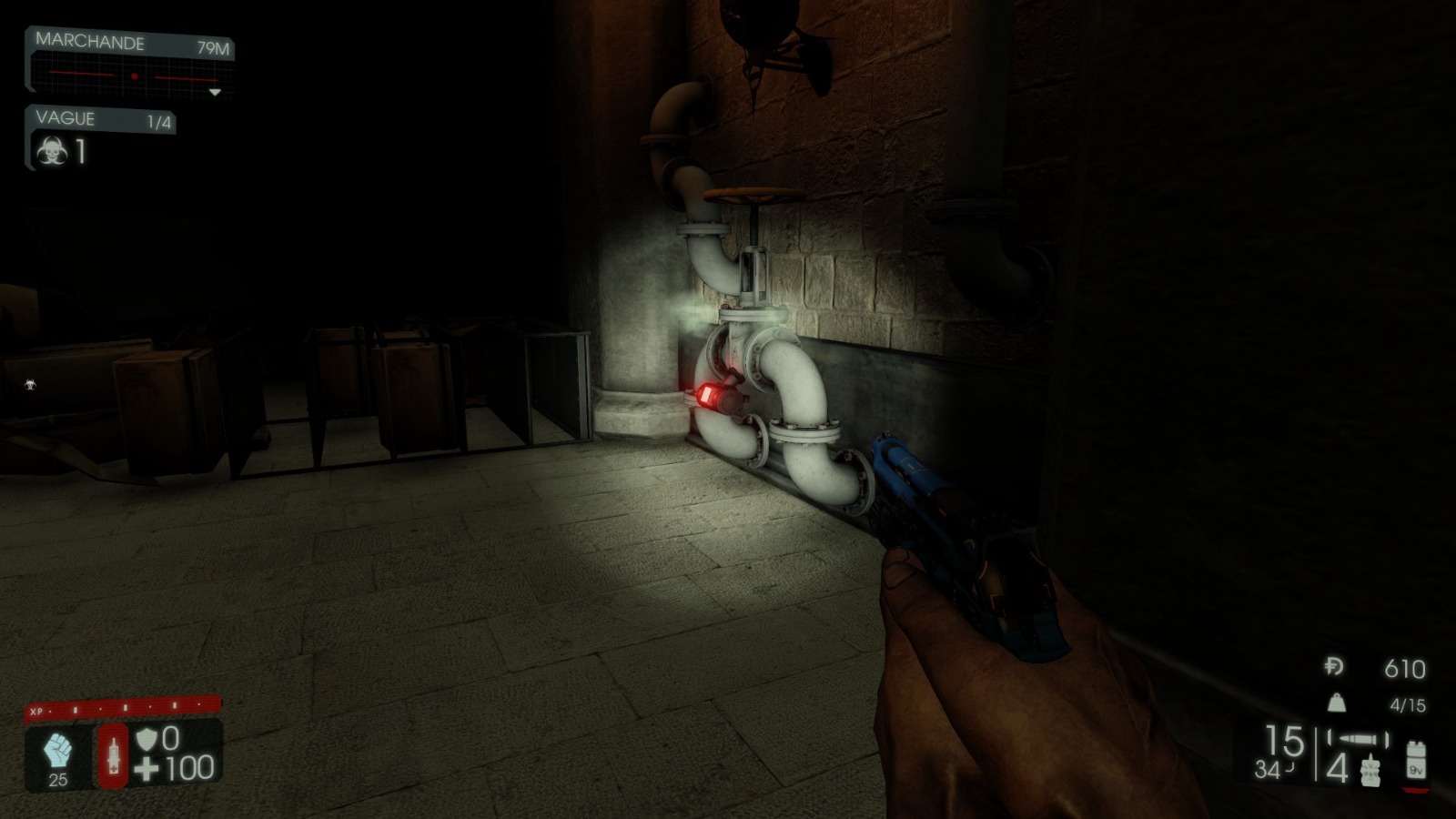Click the biohazard zed count icon

(x=53, y=152)
